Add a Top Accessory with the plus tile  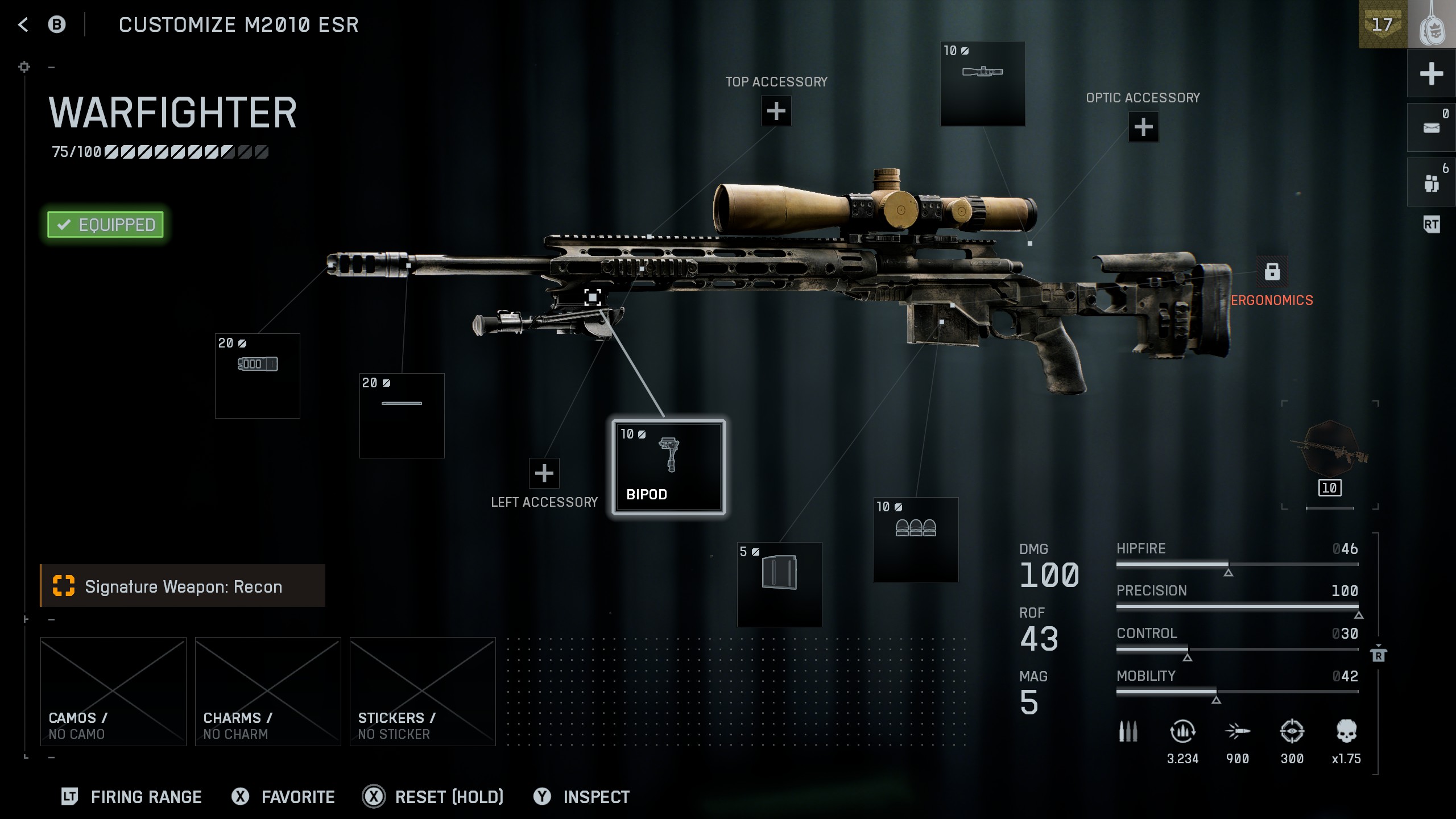775,111
